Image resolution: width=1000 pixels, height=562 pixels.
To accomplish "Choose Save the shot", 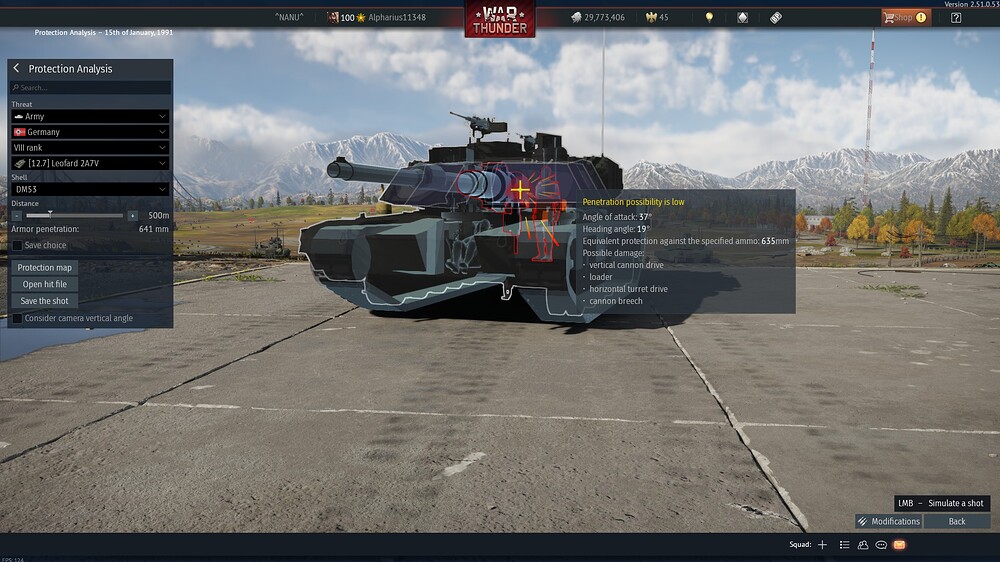I will (x=45, y=300).
